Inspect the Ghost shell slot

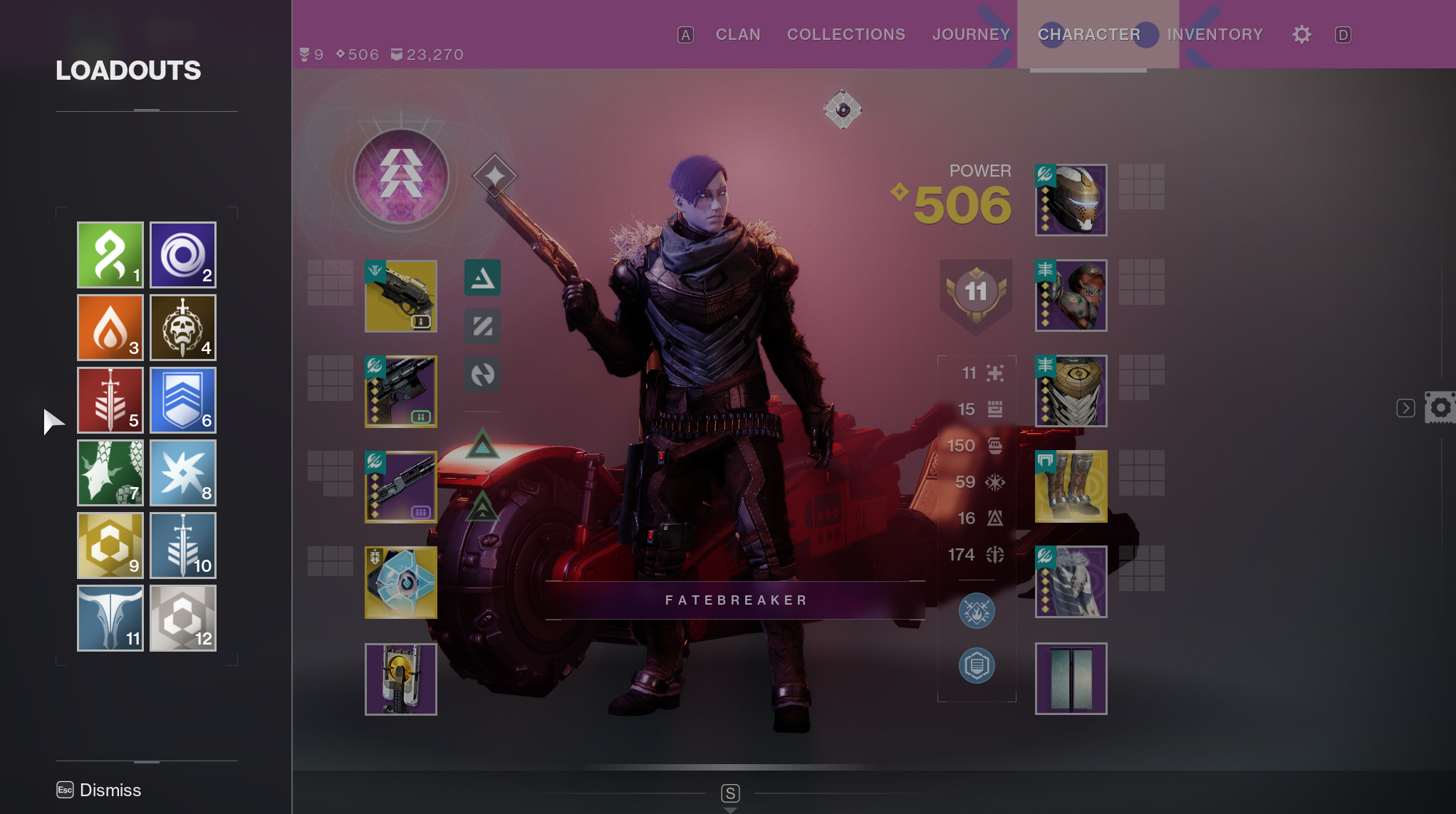click(401, 582)
